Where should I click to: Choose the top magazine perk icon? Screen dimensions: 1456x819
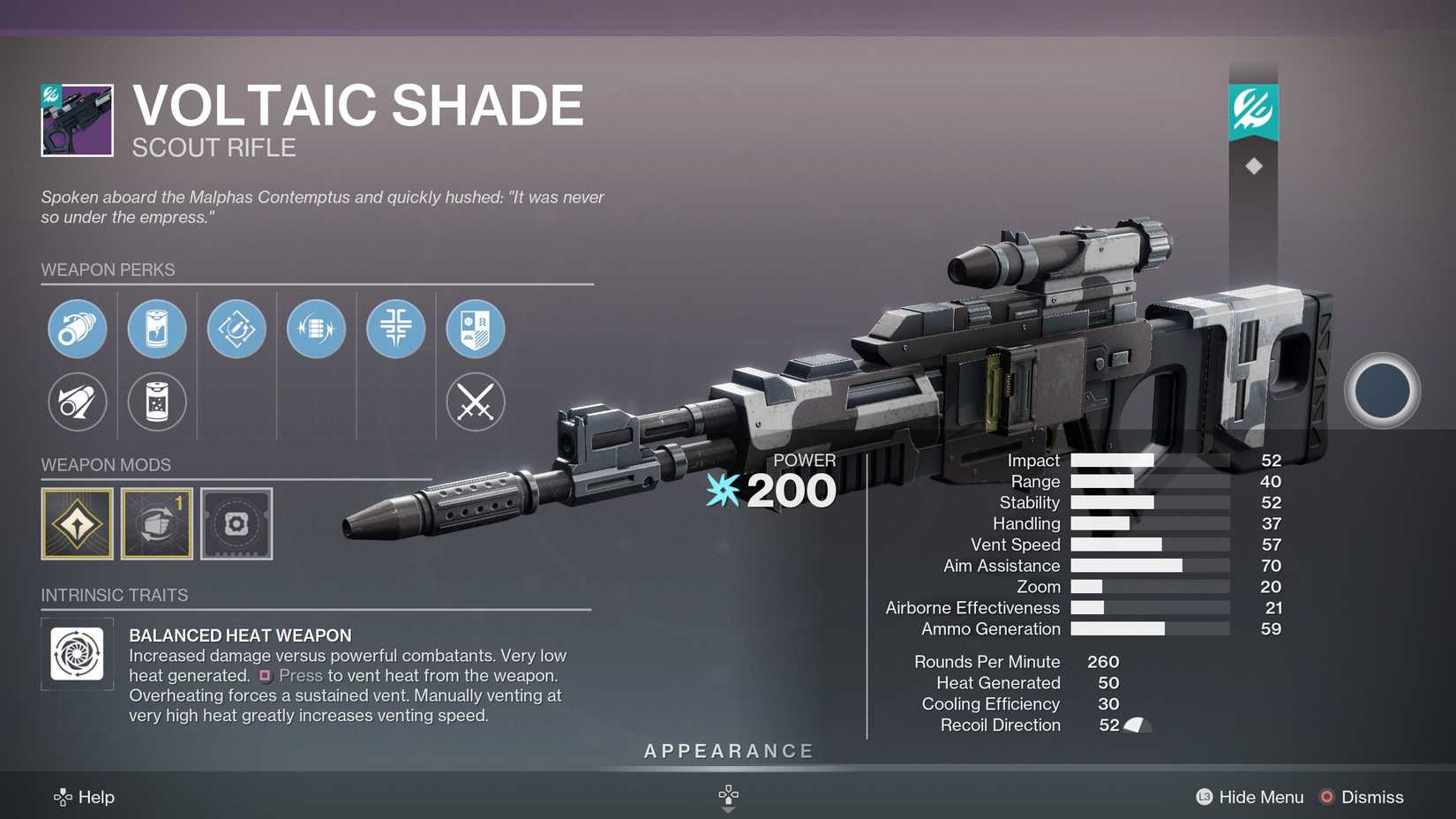[x=156, y=328]
